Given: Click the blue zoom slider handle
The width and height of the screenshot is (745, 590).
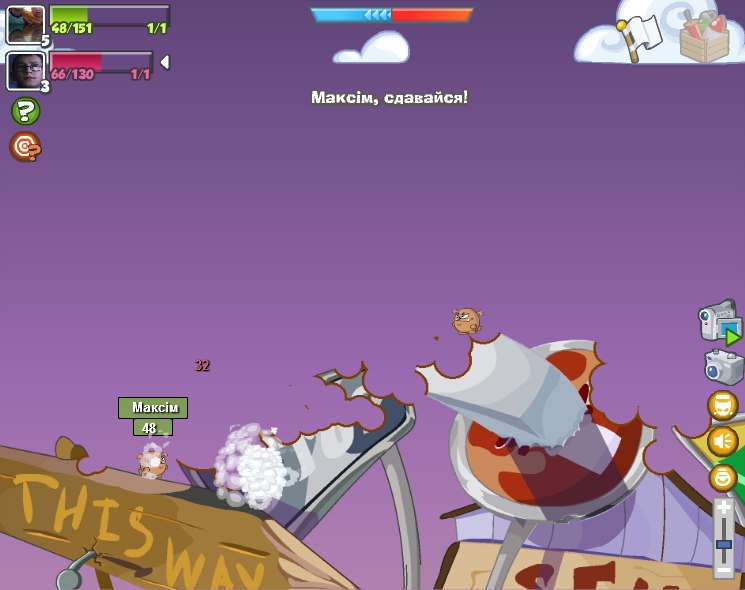Looking at the screenshot, I should [723, 545].
